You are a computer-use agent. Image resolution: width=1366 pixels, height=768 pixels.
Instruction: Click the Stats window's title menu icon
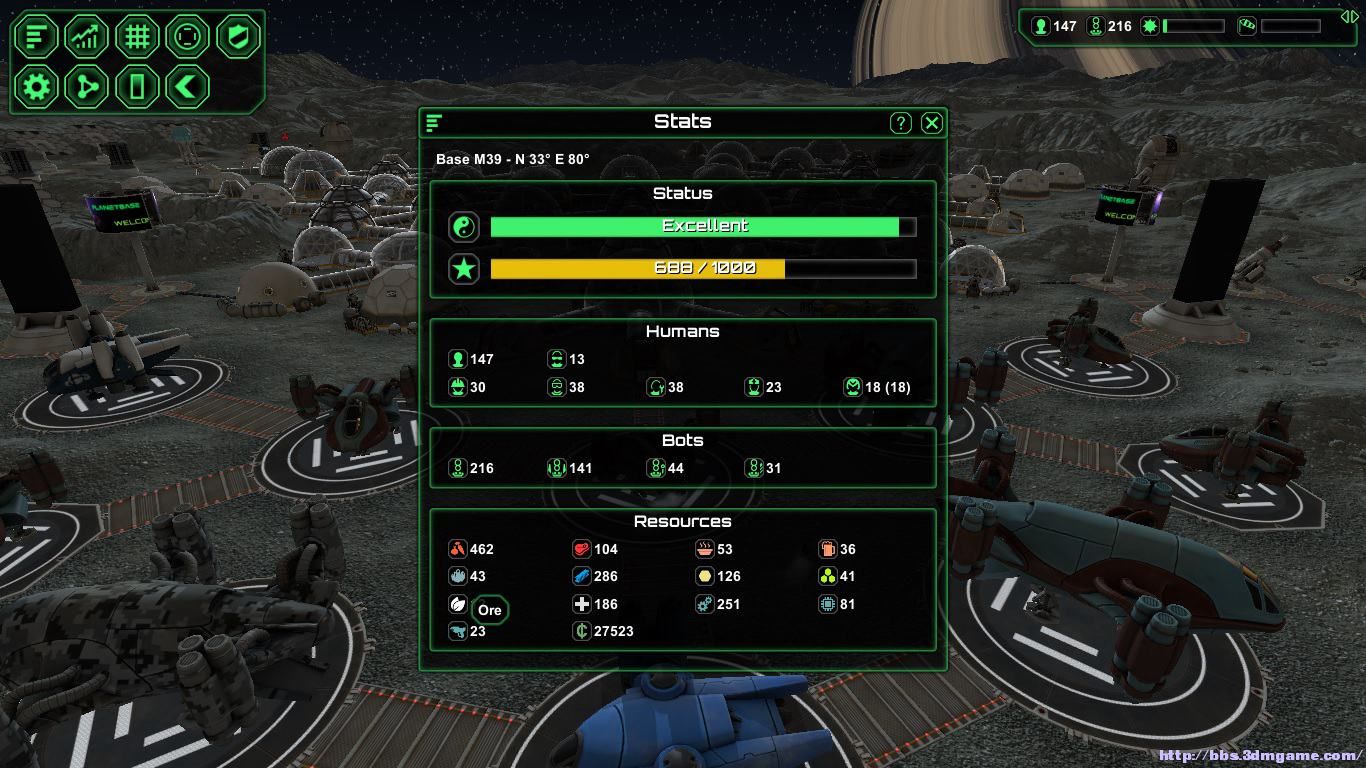click(434, 123)
